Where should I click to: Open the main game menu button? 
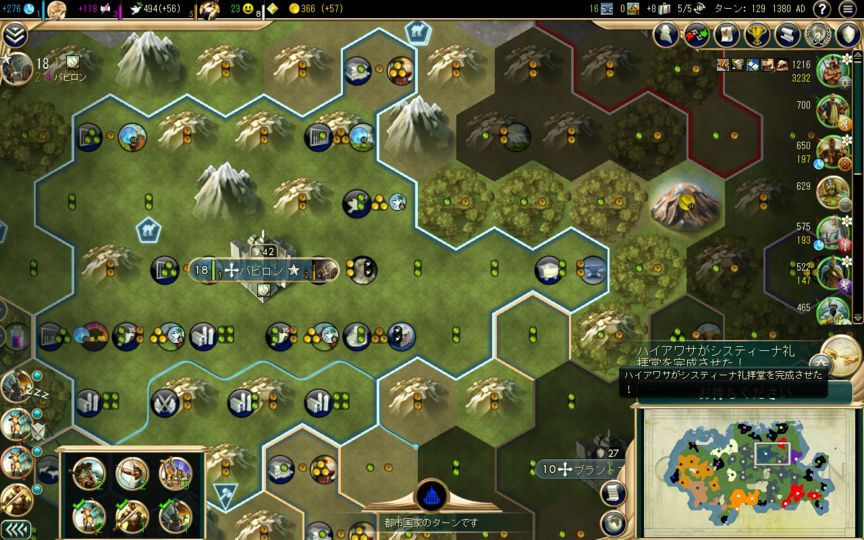(847, 9)
